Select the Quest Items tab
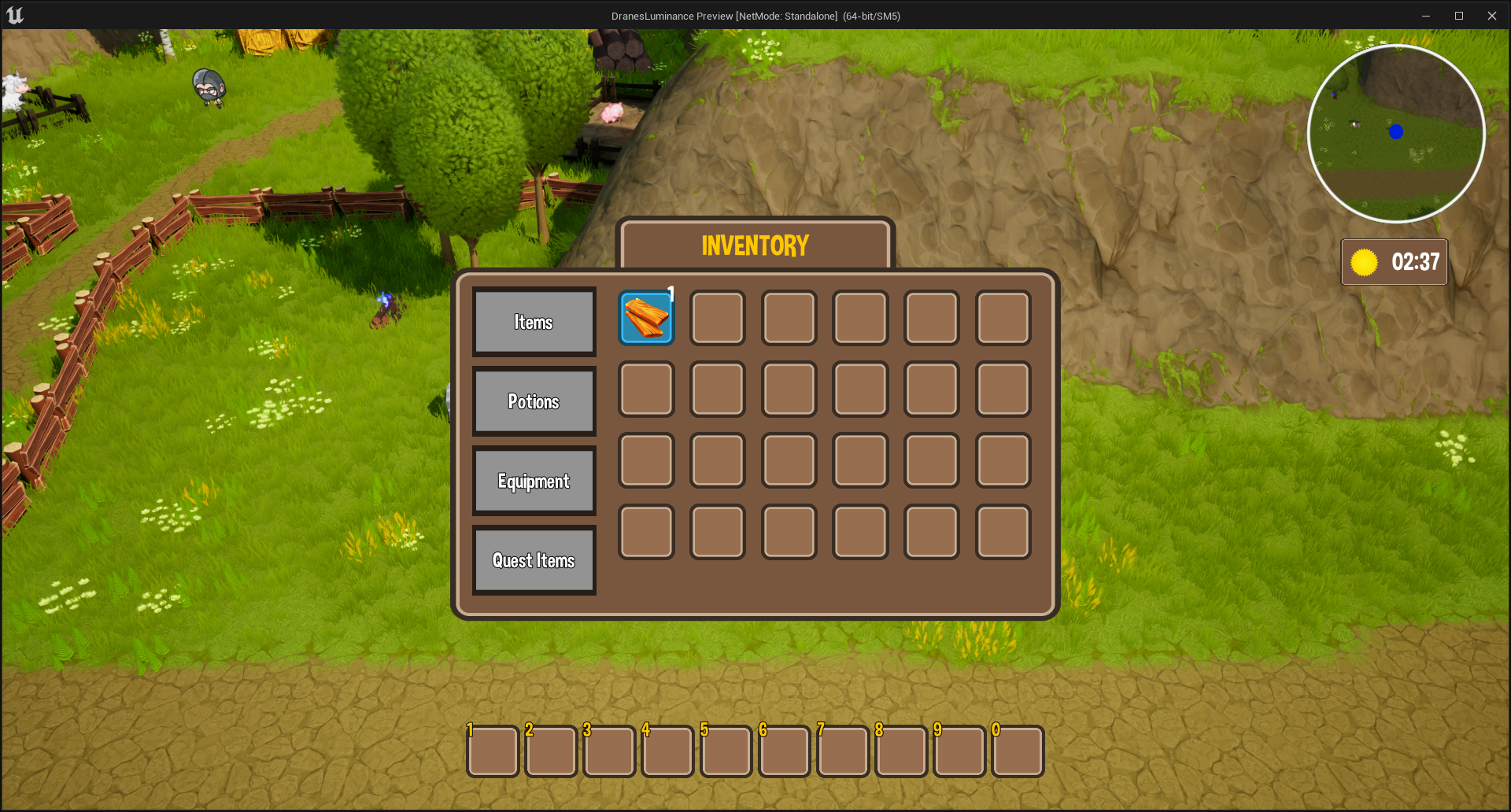Screen dimensions: 1511x812 (x=534, y=560)
